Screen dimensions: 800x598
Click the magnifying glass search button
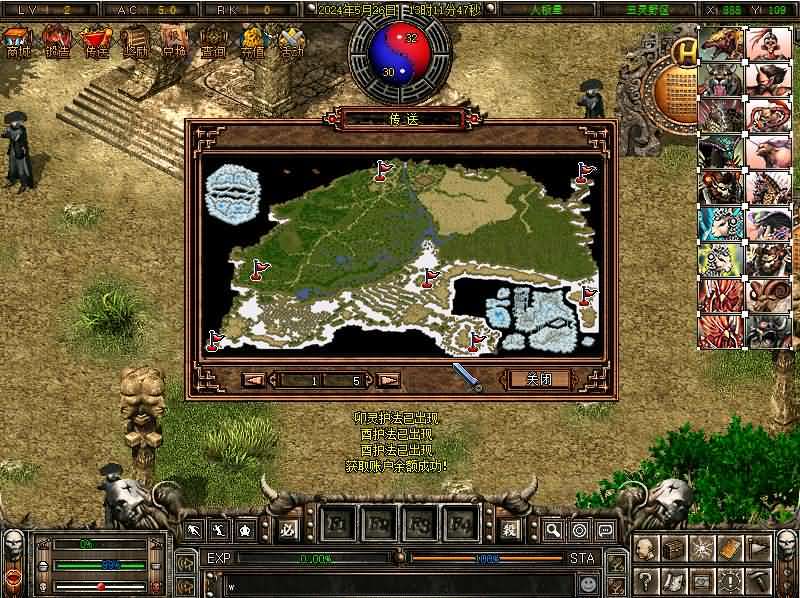point(553,529)
